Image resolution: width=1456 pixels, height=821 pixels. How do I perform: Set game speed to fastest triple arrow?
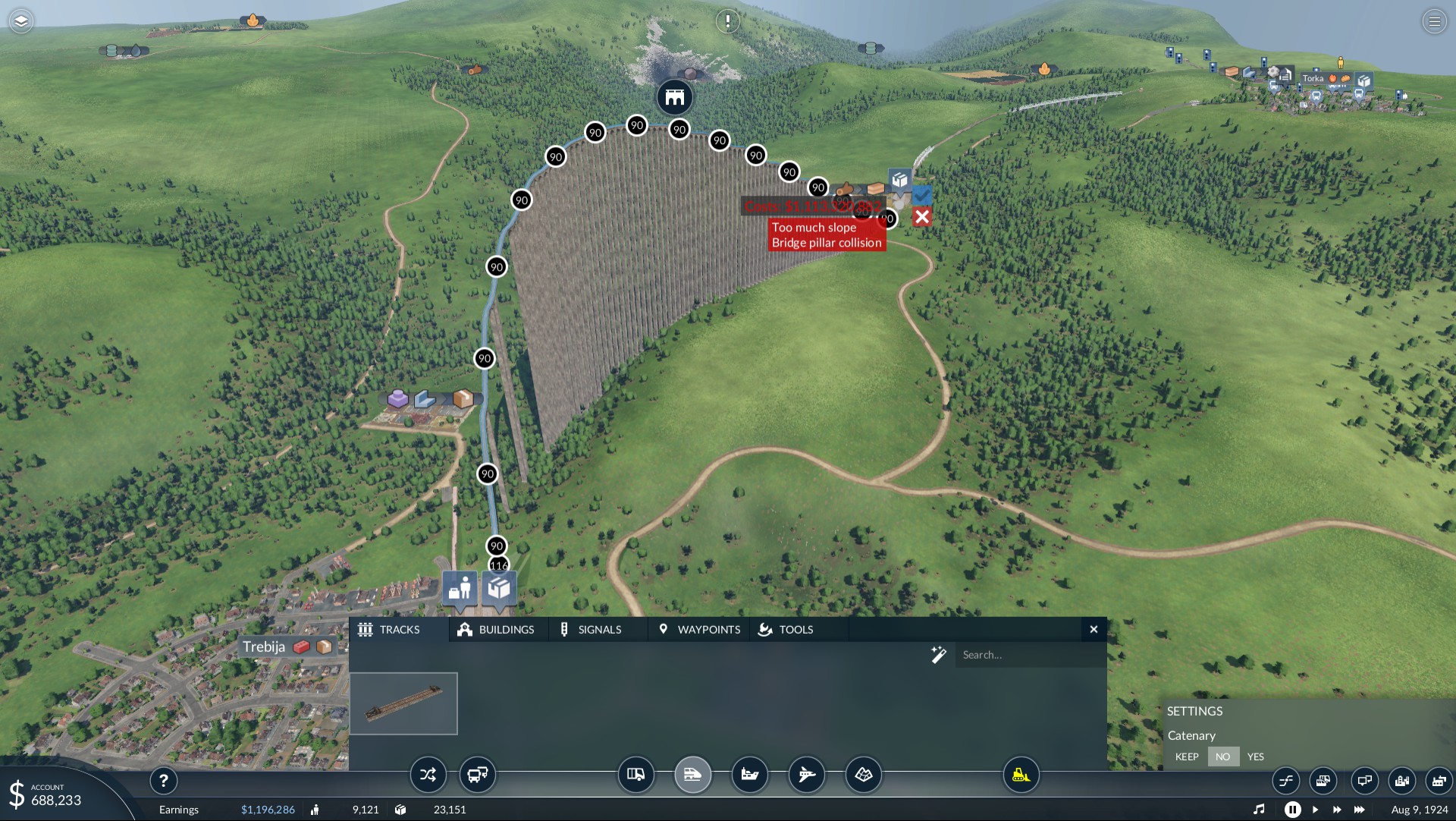click(x=1360, y=810)
